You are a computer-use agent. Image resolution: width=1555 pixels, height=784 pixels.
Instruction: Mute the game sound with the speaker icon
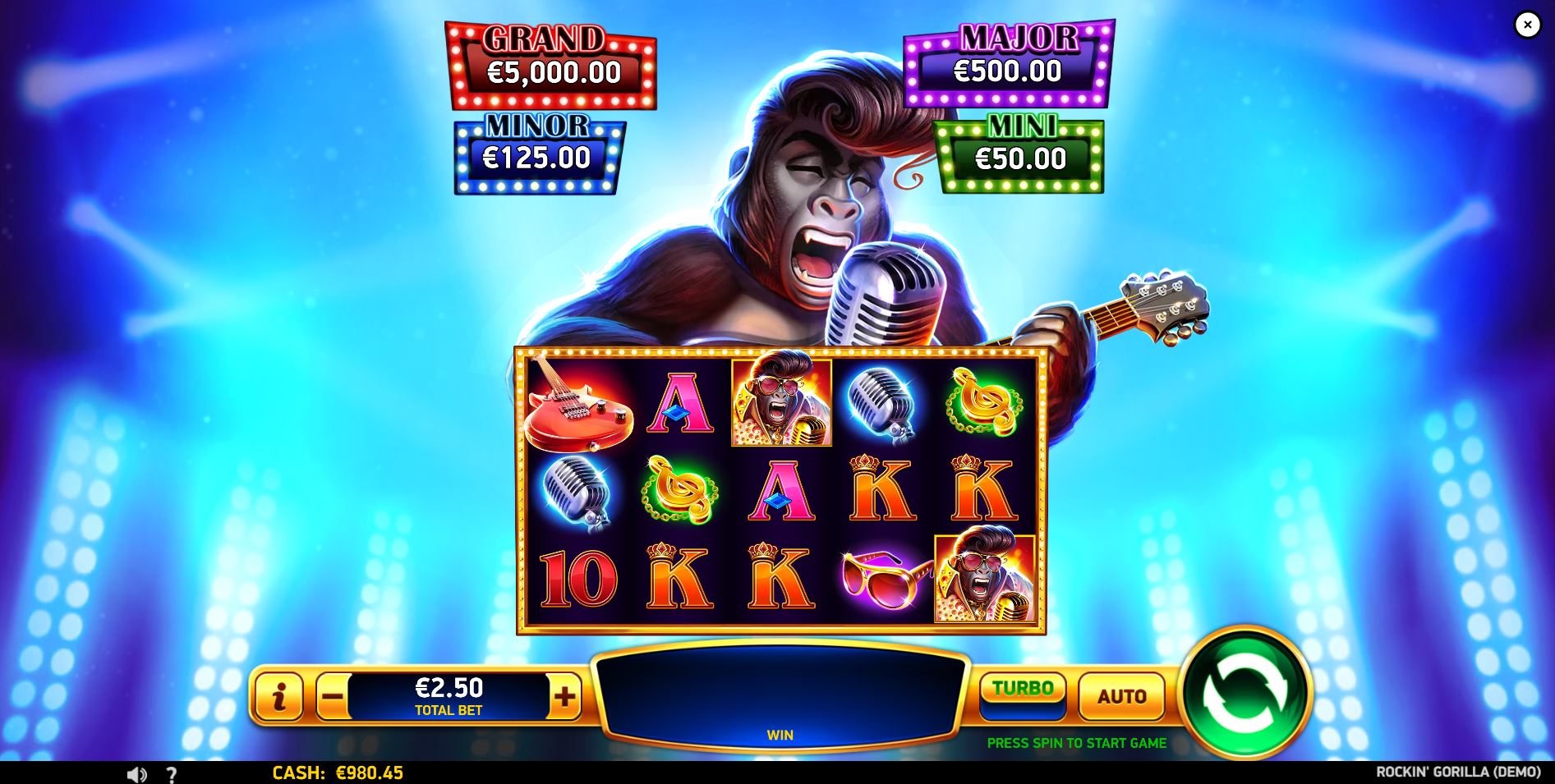pyautogui.click(x=136, y=772)
